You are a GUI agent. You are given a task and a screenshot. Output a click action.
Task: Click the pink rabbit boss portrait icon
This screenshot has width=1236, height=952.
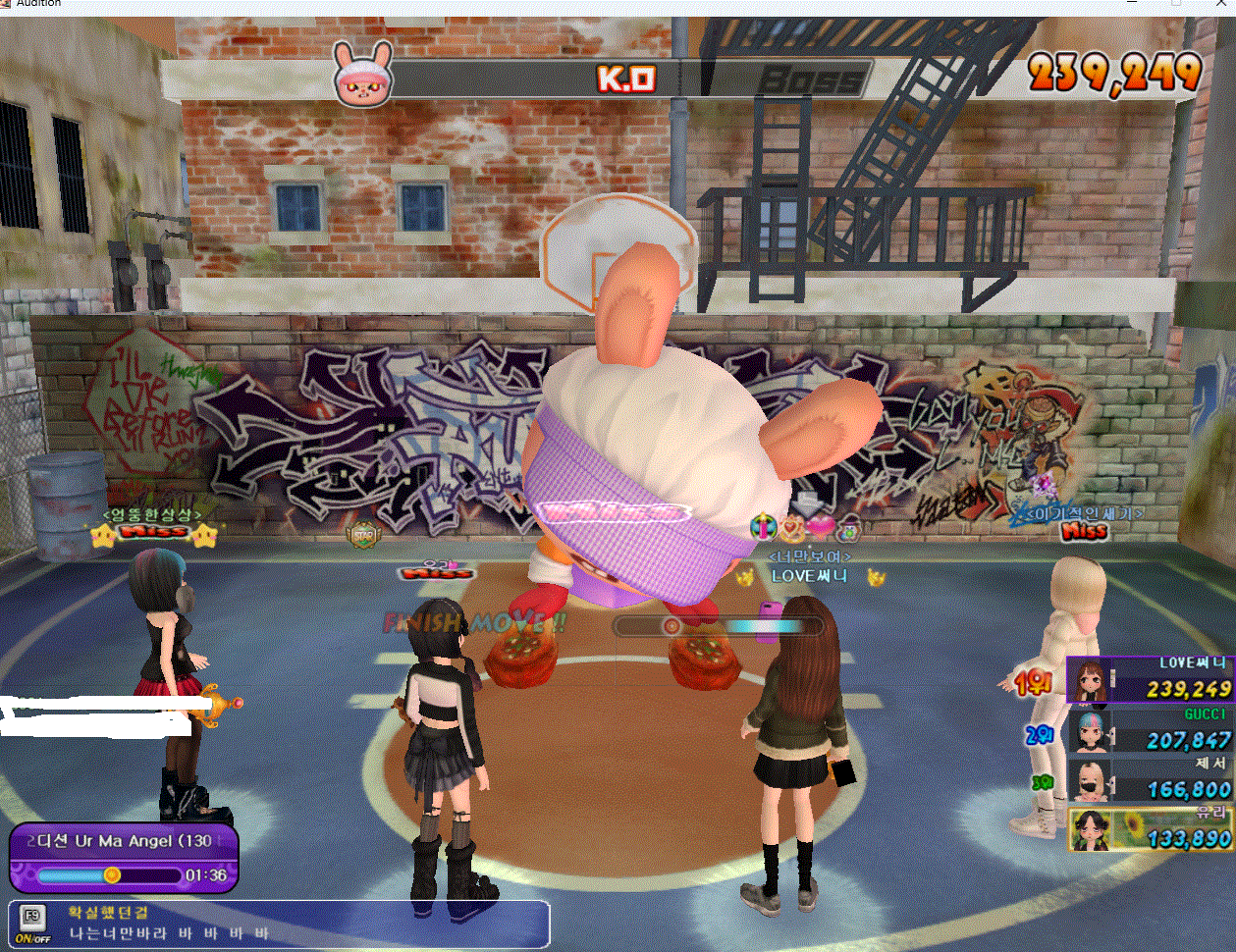pyautogui.click(x=362, y=74)
